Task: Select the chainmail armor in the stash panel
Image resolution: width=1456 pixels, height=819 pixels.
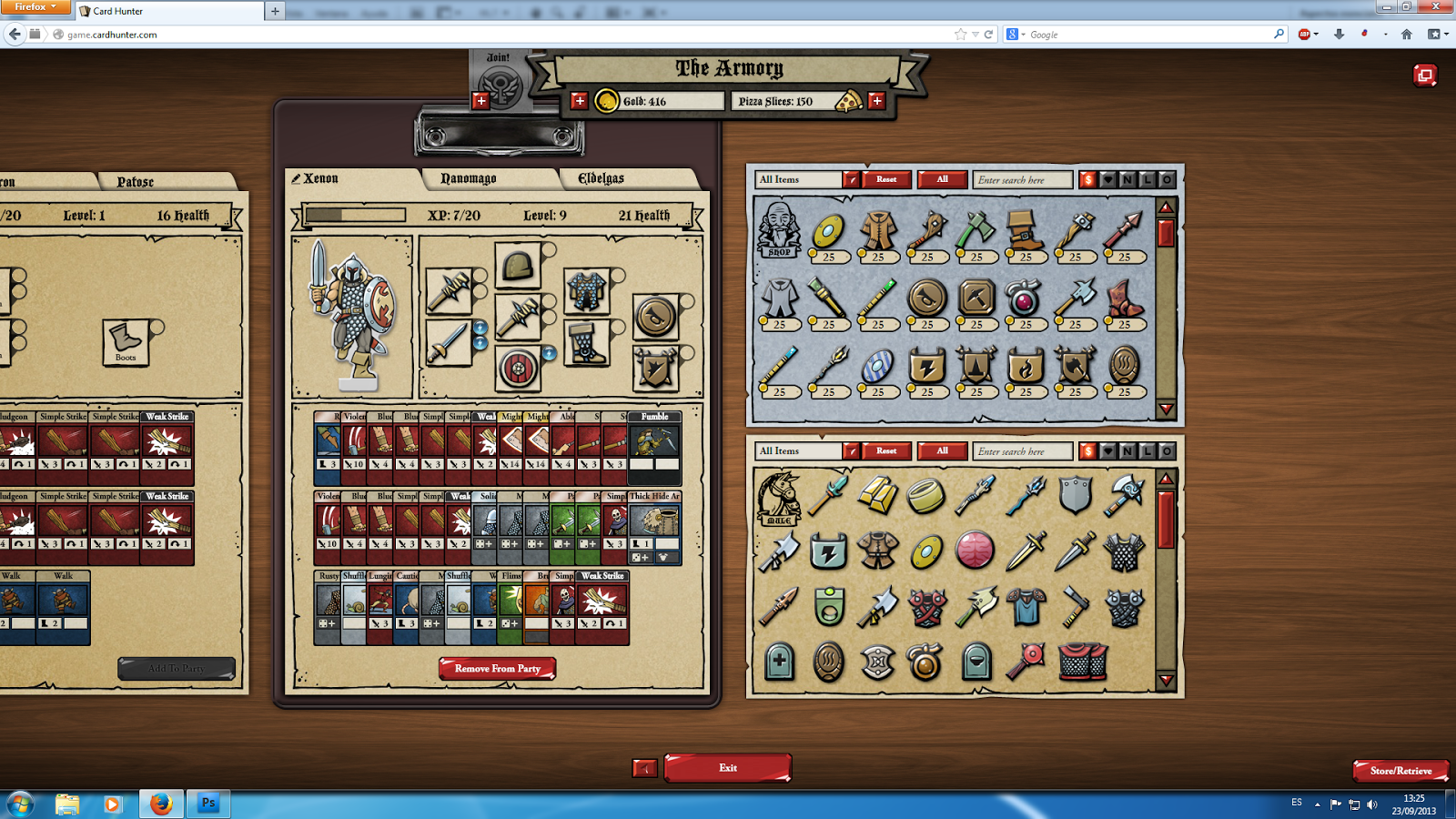Action: [x=1122, y=551]
